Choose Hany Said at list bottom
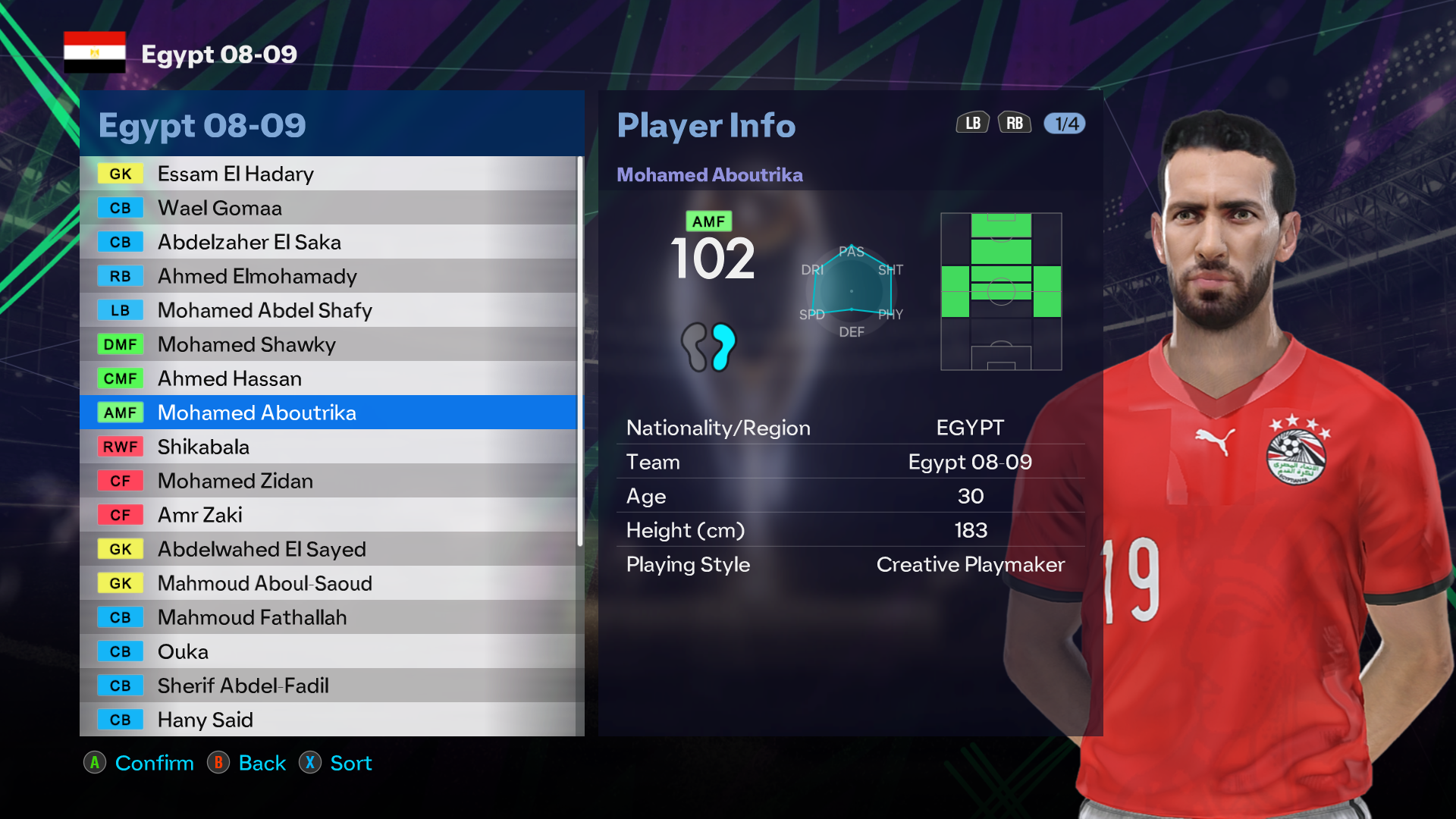 pyautogui.click(x=328, y=720)
